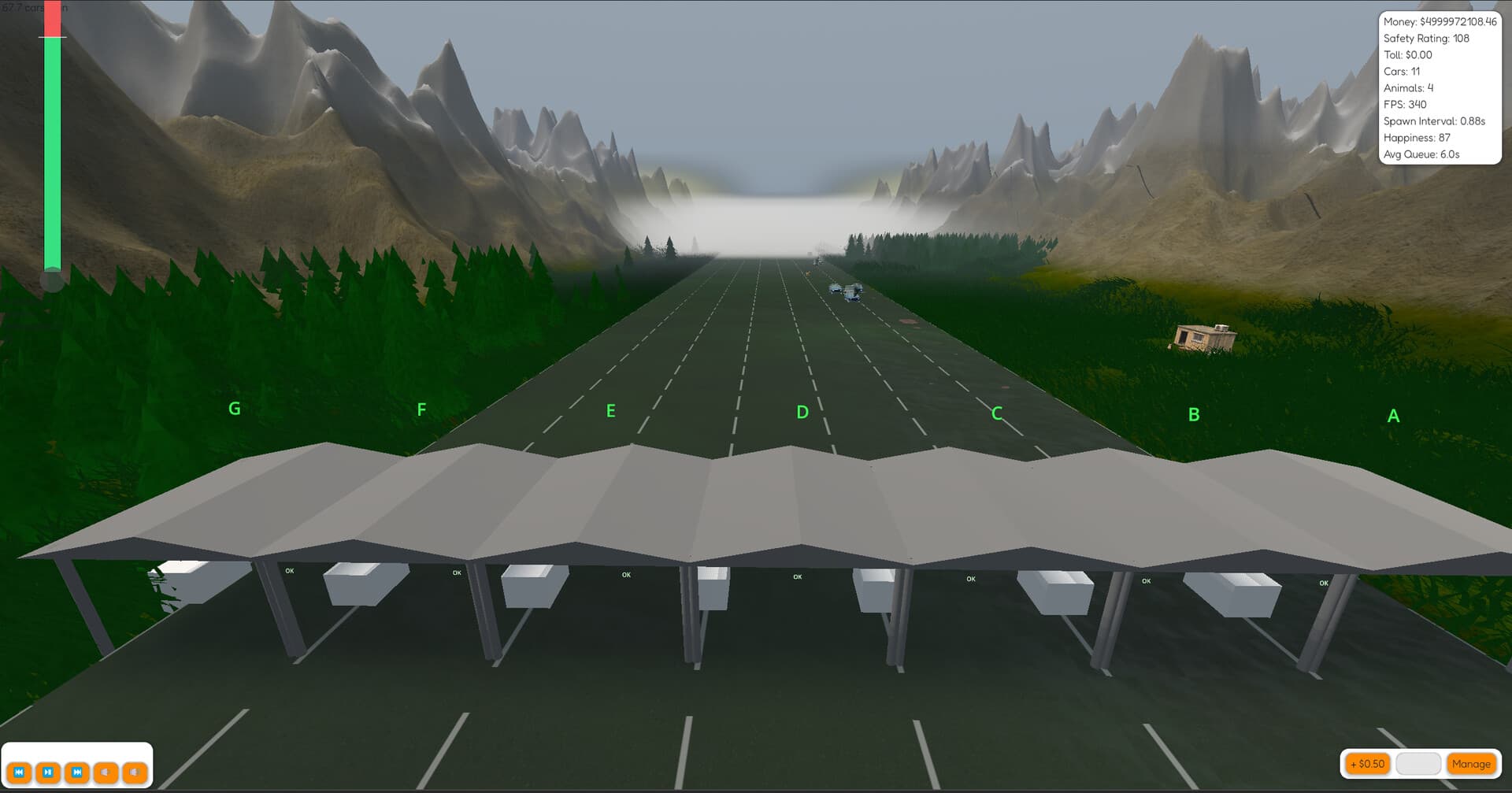Viewport: 1512px width, 793px height.
Task: Click the + $0.50 toll increase button
Action: point(1368,764)
